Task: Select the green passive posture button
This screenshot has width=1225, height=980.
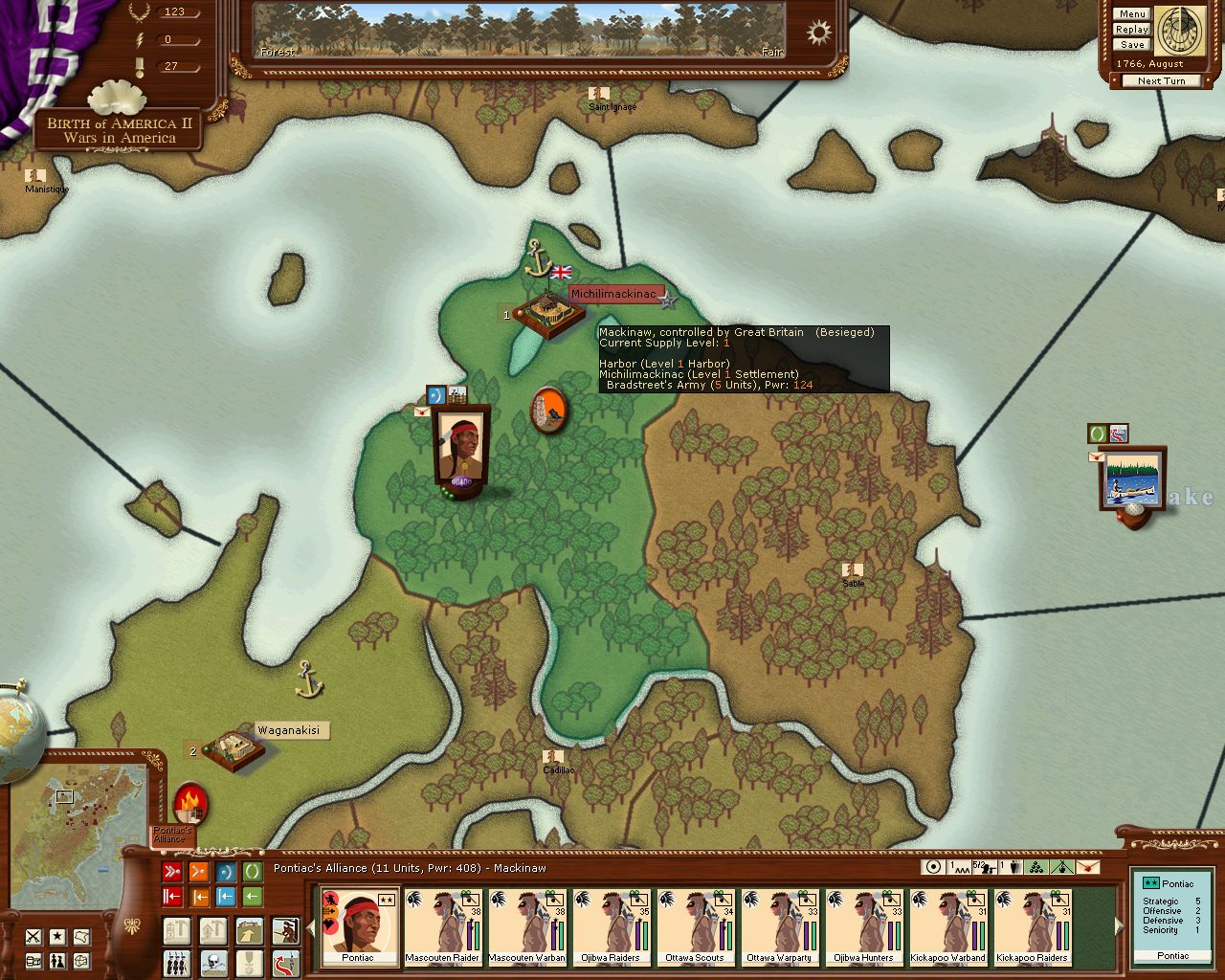Action: (252, 872)
